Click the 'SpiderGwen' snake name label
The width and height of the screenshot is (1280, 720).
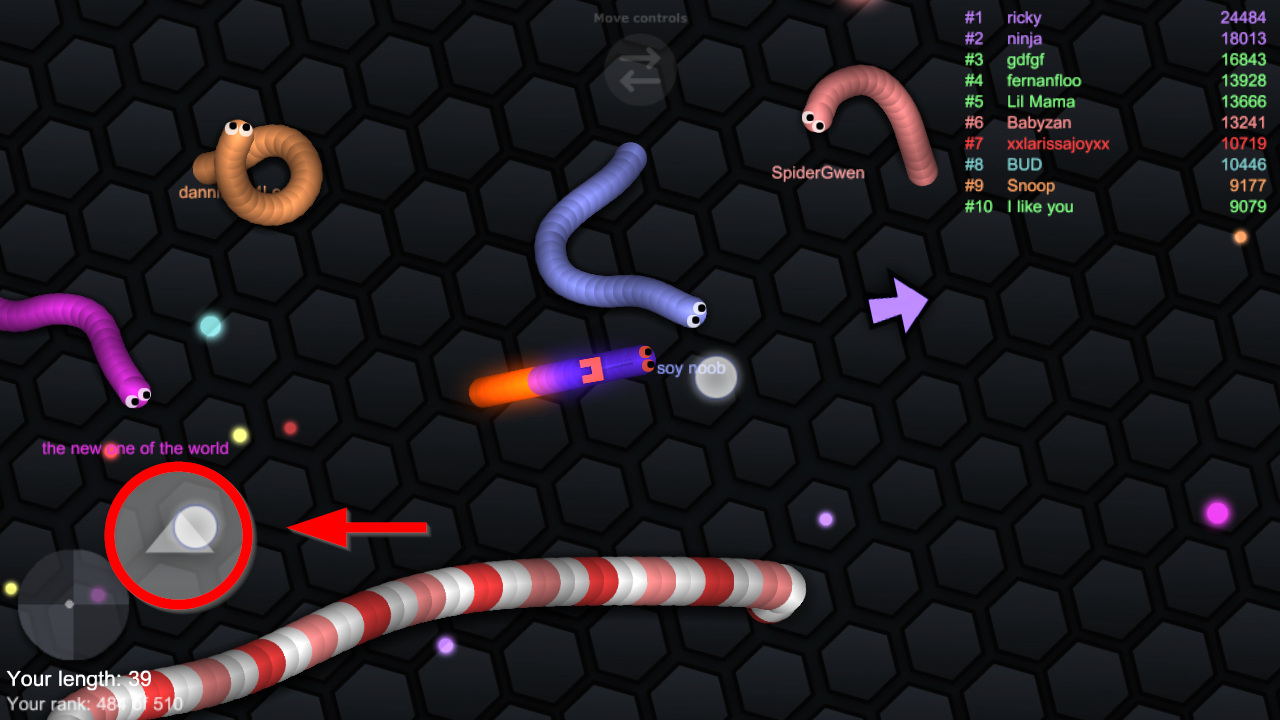point(819,172)
